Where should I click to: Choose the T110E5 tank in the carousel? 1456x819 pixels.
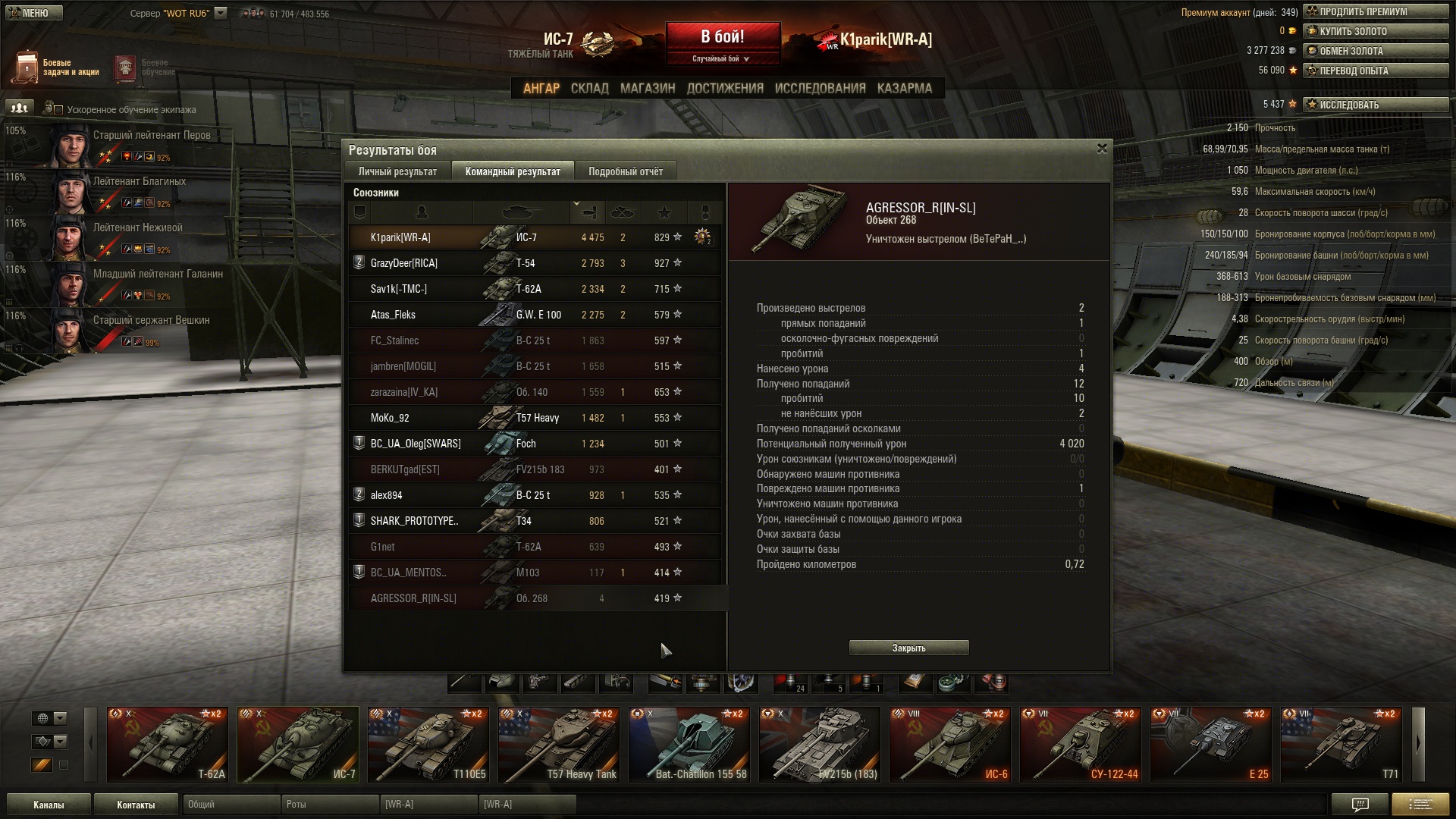[428, 745]
